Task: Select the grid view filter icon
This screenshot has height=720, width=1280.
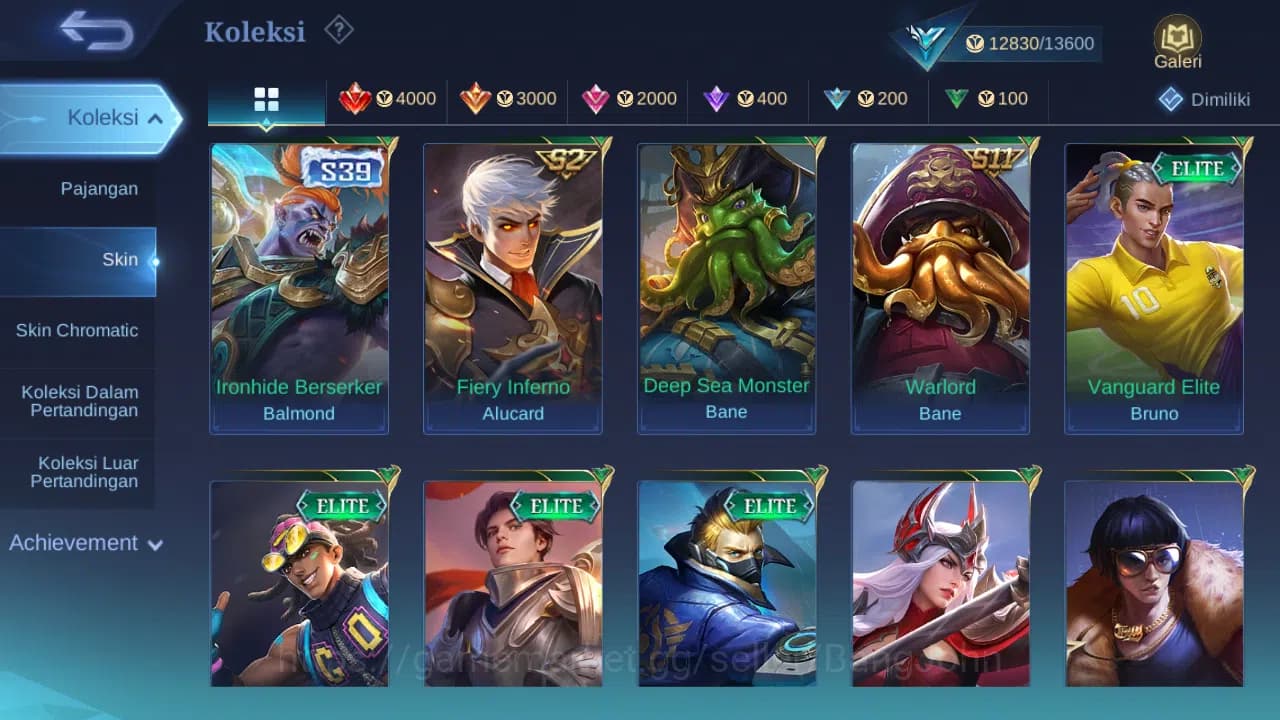Action: tap(265, 98)
